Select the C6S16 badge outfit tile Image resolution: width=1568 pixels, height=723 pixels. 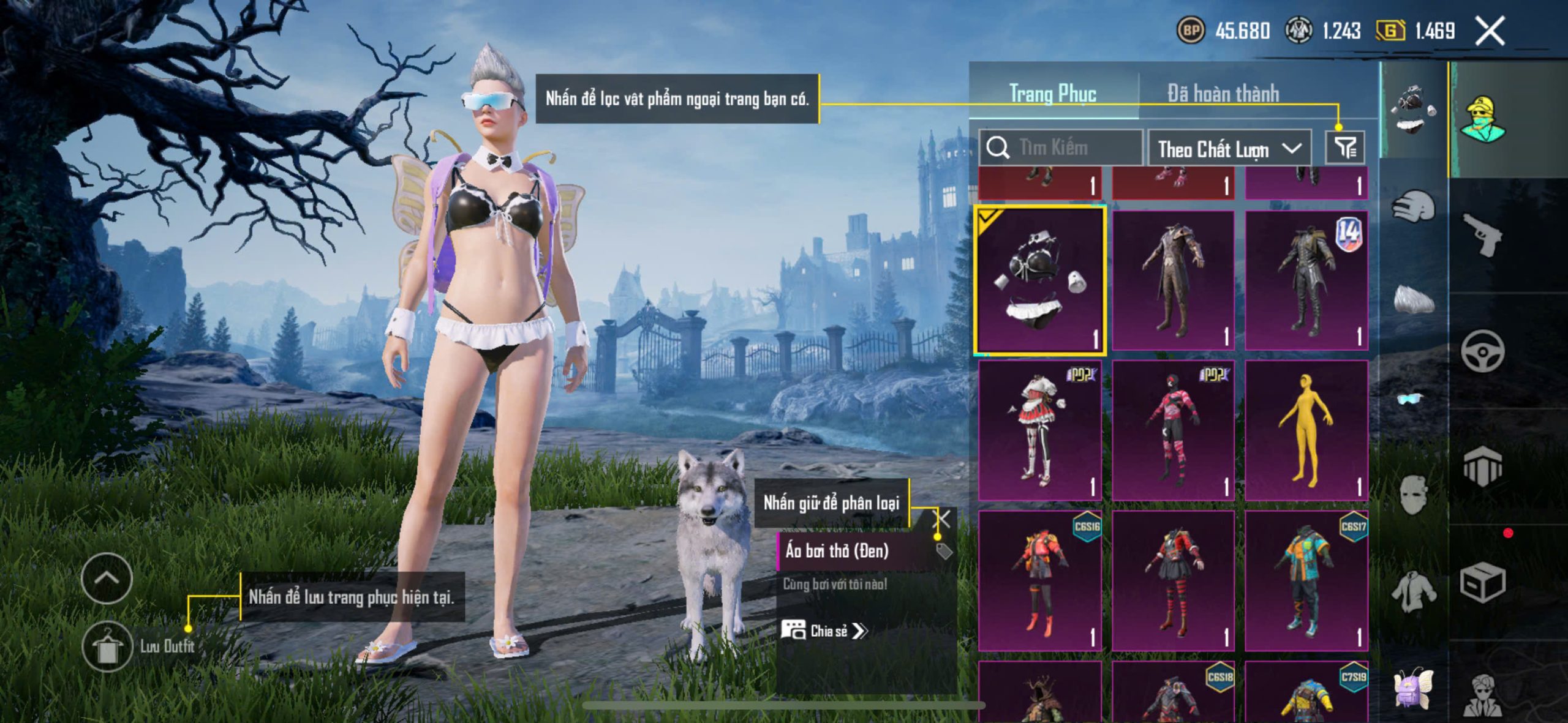[1040, 580]
